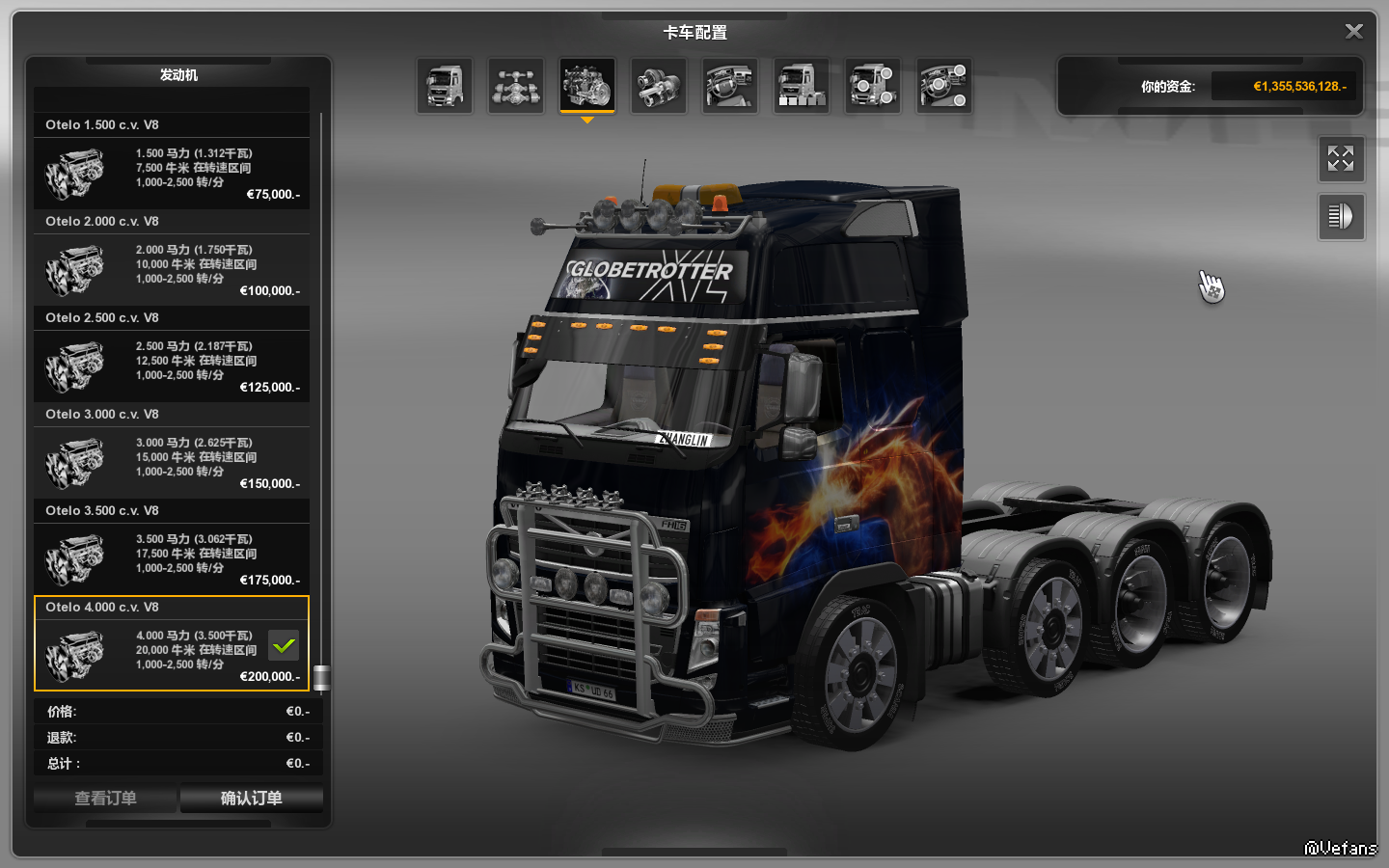Select the engine tab
The height and width of the screenshot is (868, 1389).
tap(587, 86)
